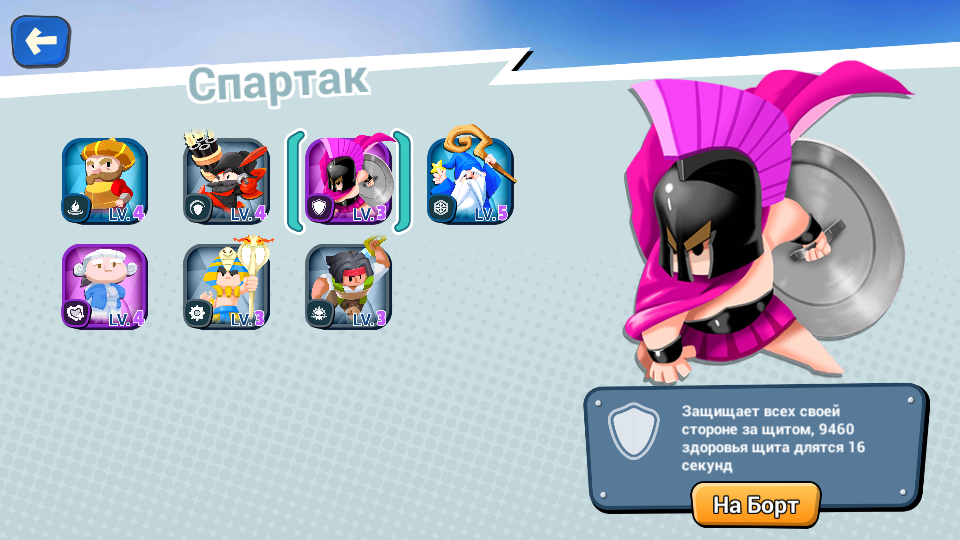
Task: Tap the orange На Борт button
Action: [755, 505]
